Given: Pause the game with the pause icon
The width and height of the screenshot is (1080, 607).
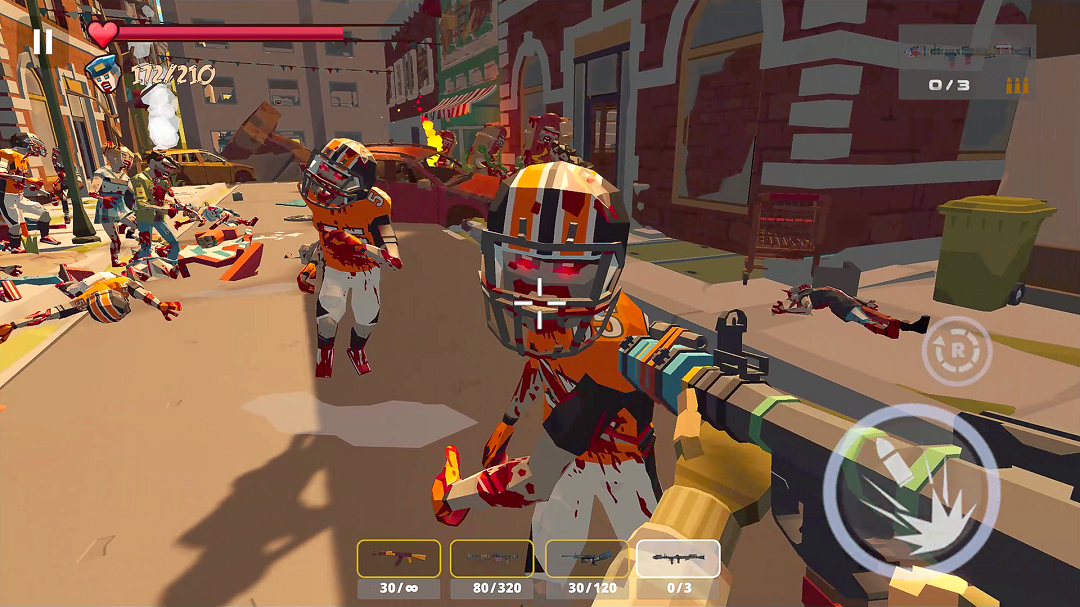Looking at the screenshot, I should [x=42, y=41].
